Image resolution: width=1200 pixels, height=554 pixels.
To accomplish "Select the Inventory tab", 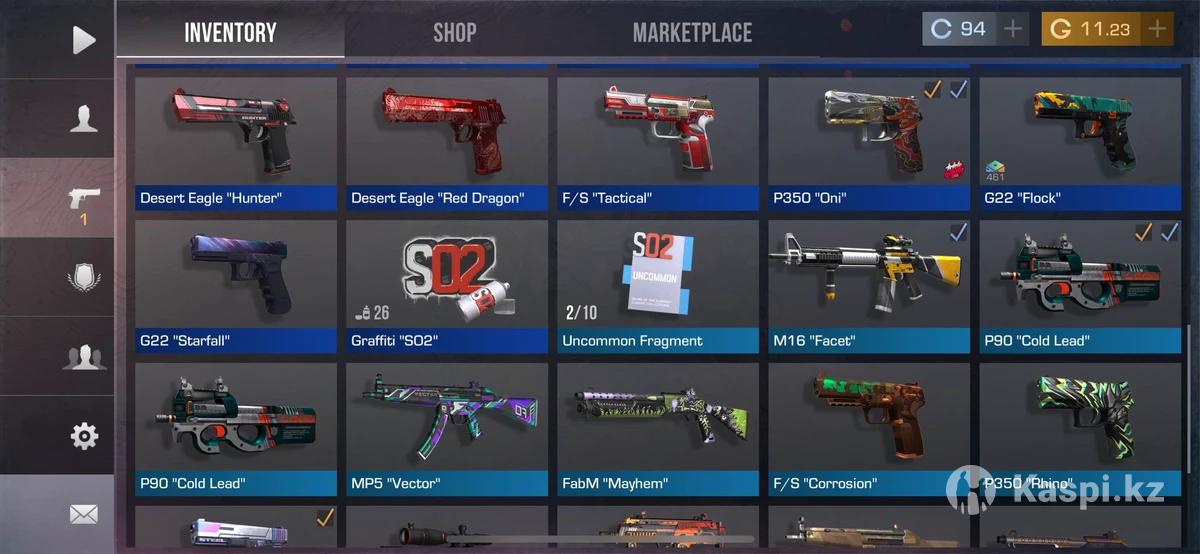I will pyautogui.click(x=230, y=33).
